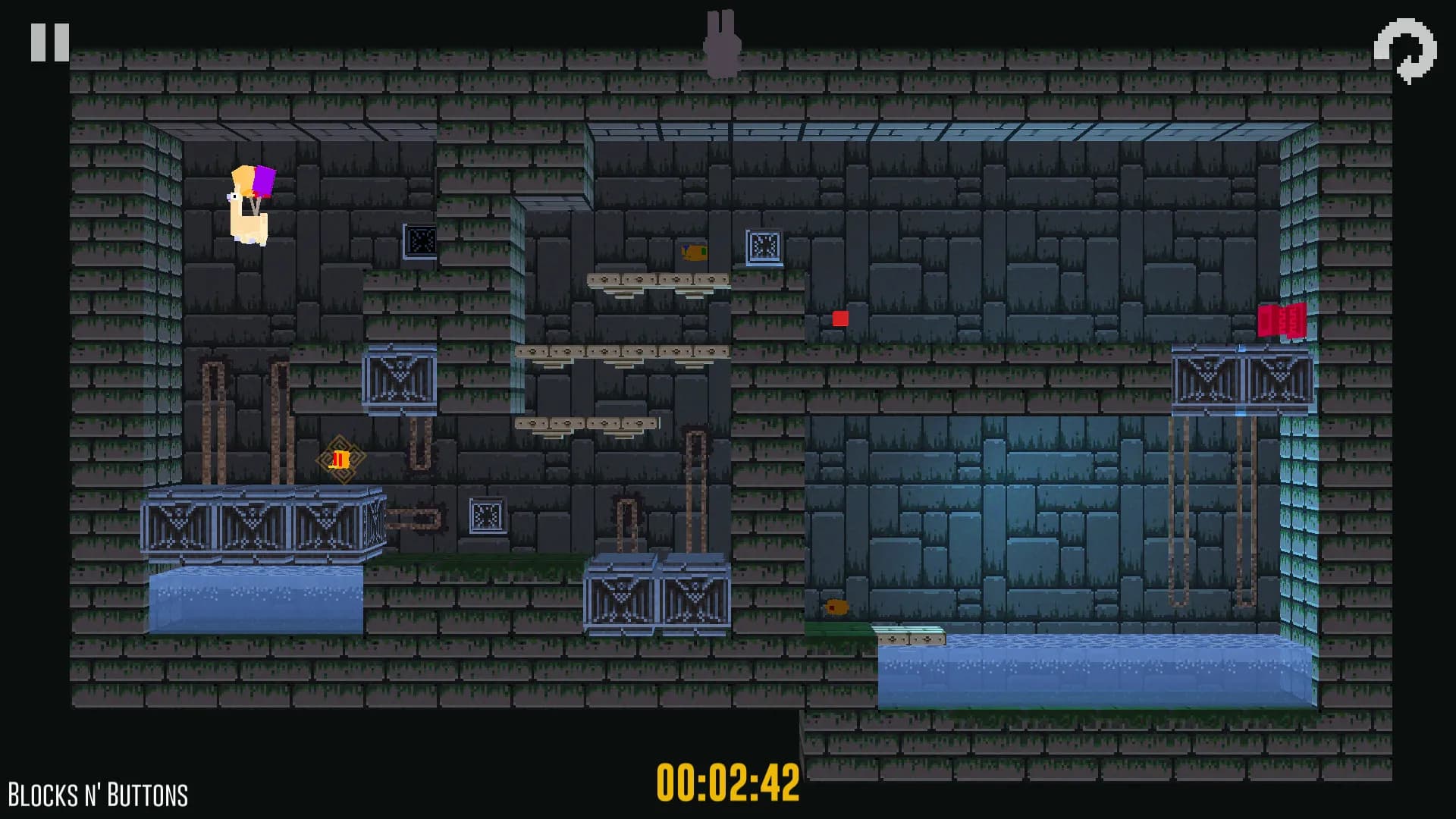Restart the level using the circular arrow
This screenshot has width=1456, height=819.
tap(1405, 50)
